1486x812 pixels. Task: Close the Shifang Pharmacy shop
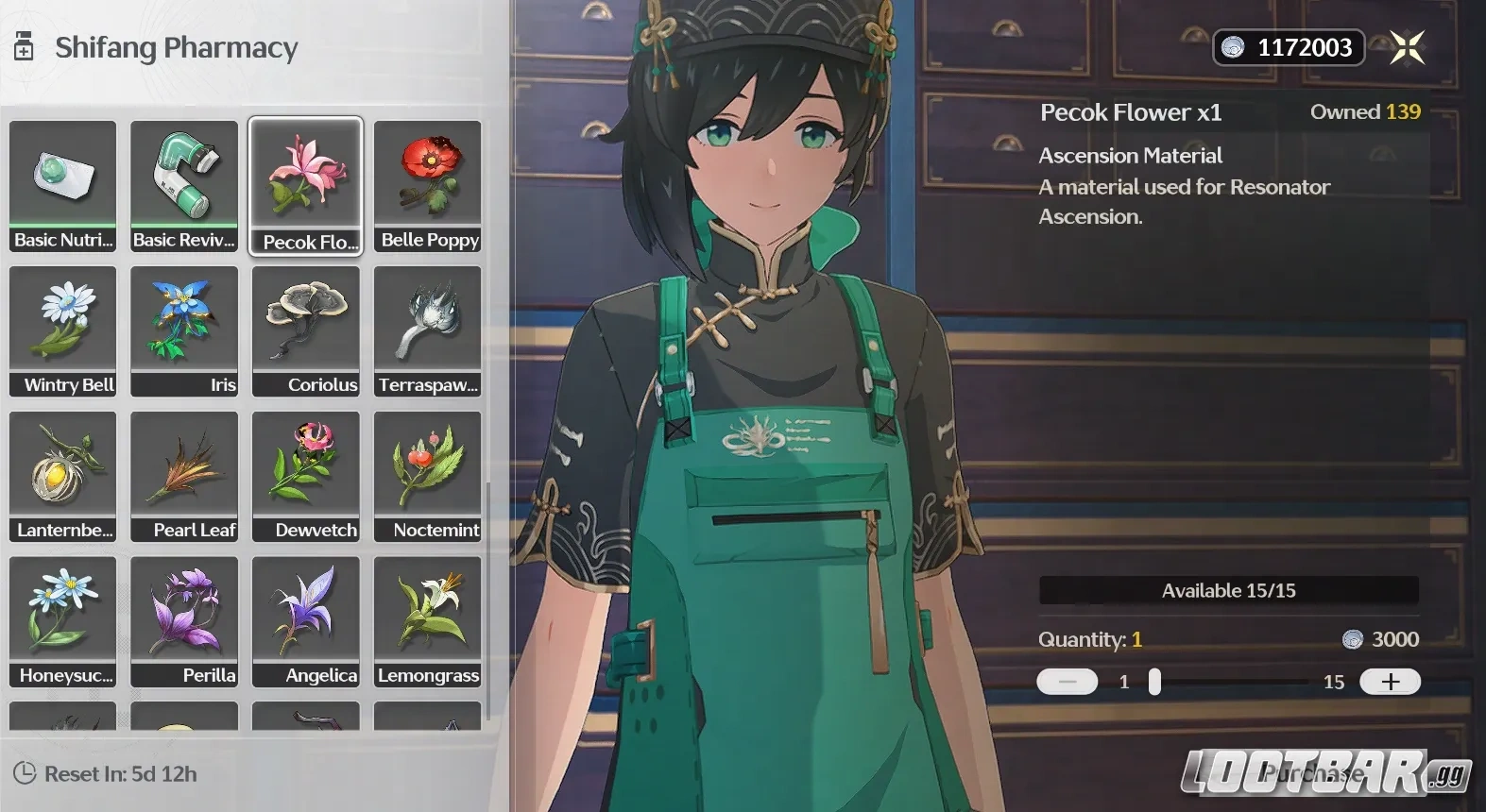point(1407,47)
